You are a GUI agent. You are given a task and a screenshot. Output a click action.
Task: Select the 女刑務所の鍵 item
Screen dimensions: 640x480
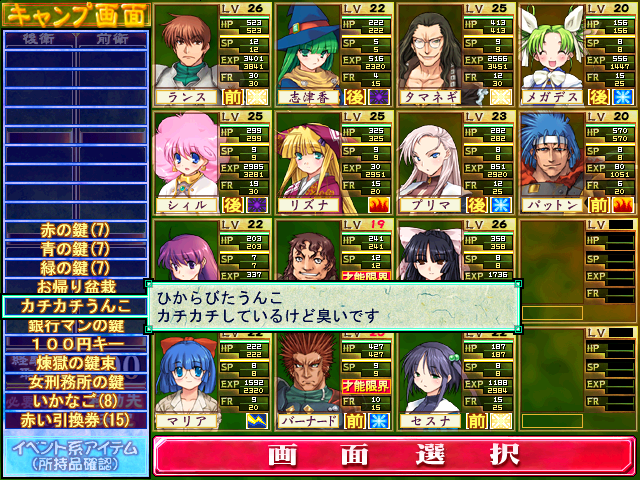tap(75, 381)
